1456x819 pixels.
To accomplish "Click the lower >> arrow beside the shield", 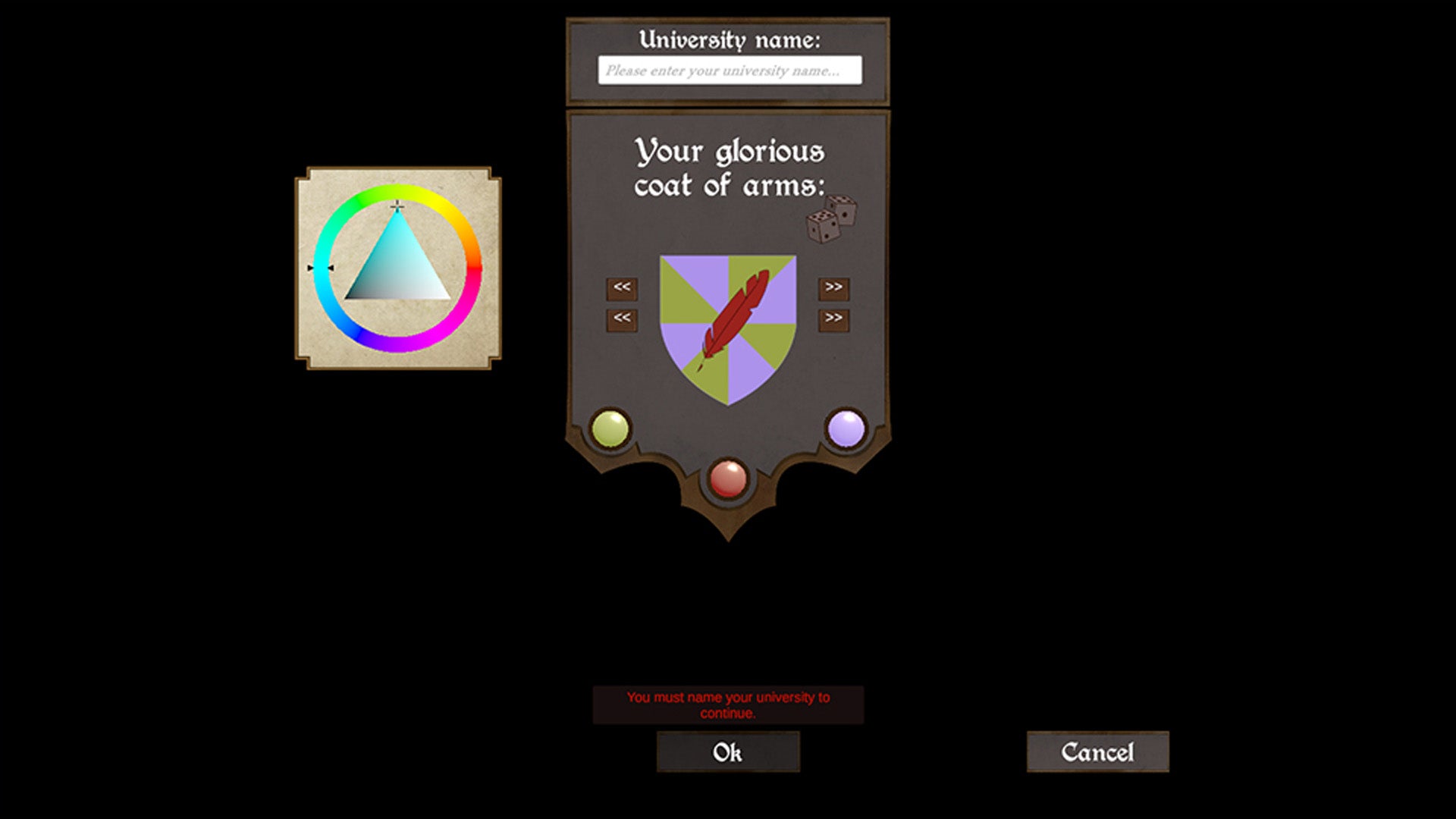I will (832, 319).
